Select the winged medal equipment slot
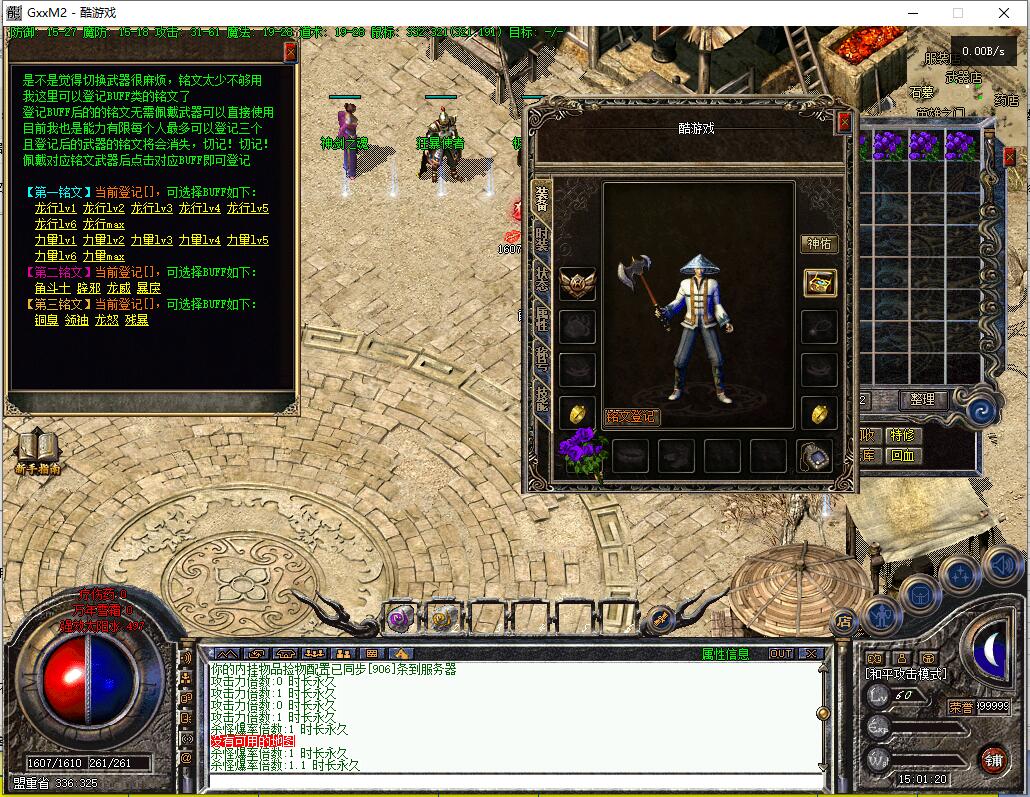Screen dimensions: 1030x797 [x=577, y=283]
